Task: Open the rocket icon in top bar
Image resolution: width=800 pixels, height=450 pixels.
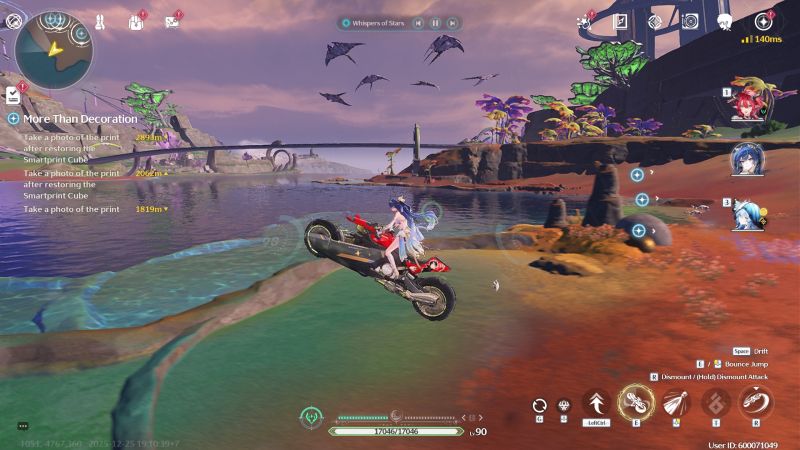Action: (x=99, y=21)
